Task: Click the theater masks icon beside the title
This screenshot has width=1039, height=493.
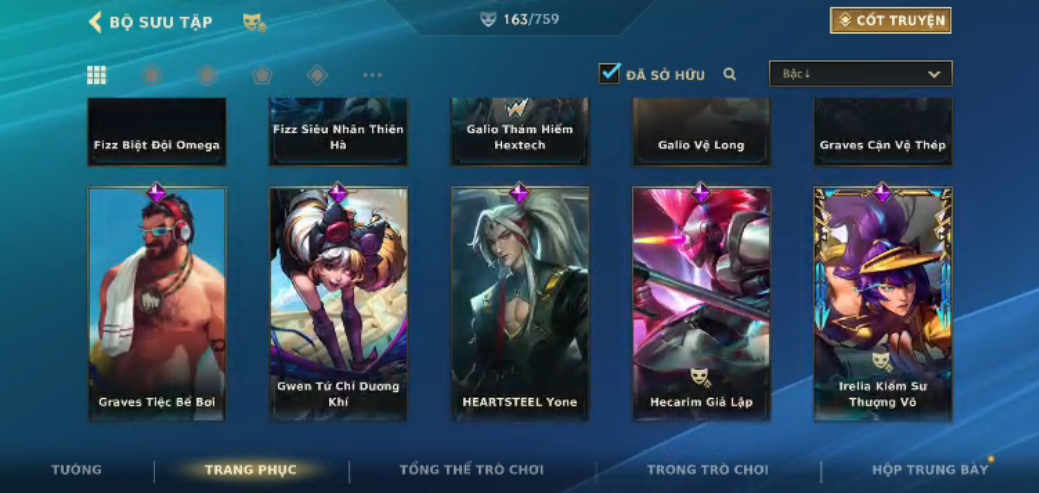Action: coord(254,22)
